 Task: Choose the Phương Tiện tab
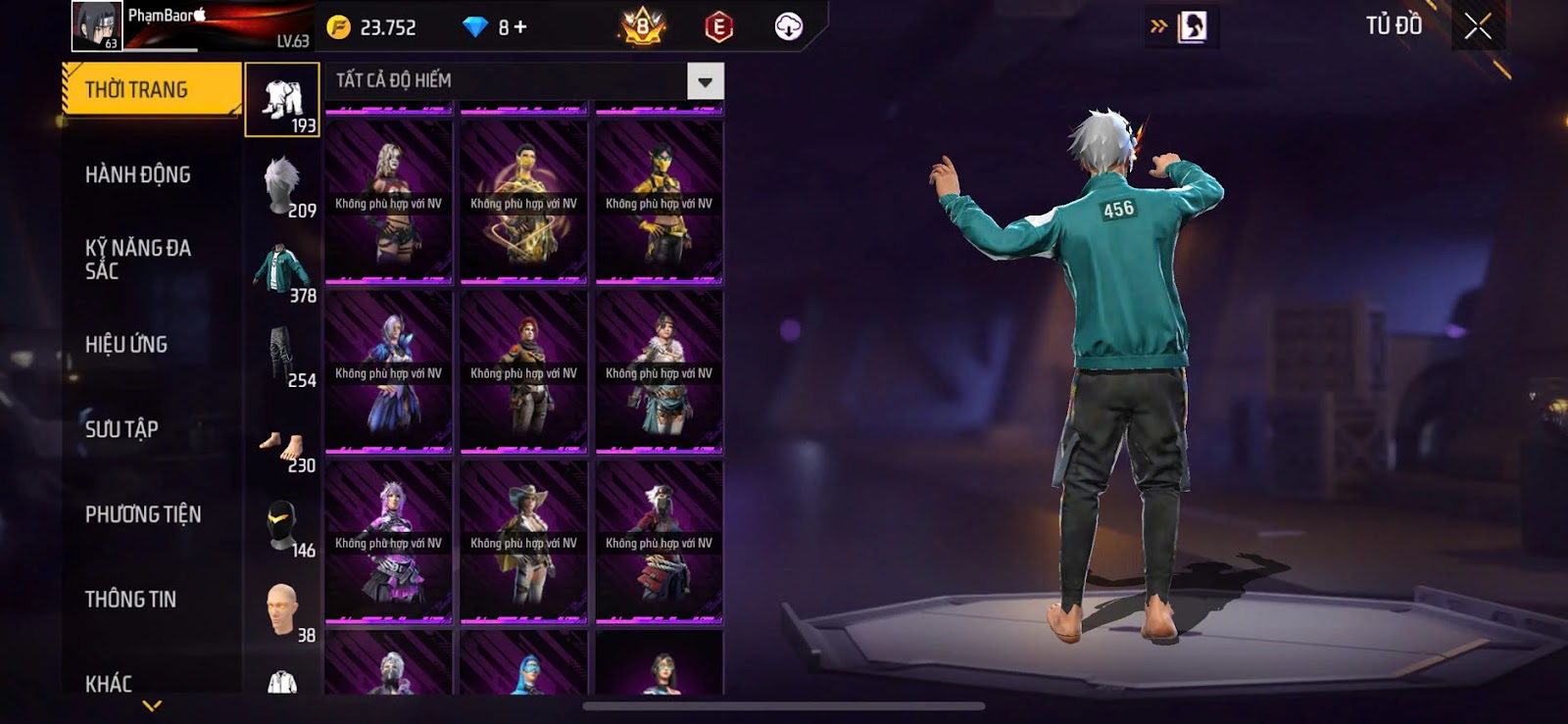click(x=143, y=514)
